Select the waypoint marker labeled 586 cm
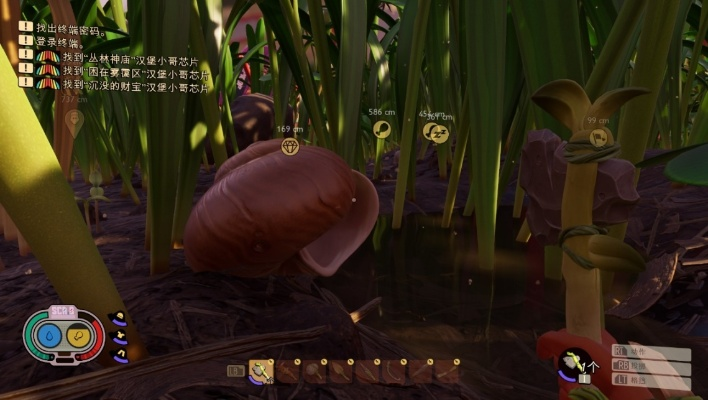This screenshot has width=708, height=400. pyautogui.click(x=381, y=129)
